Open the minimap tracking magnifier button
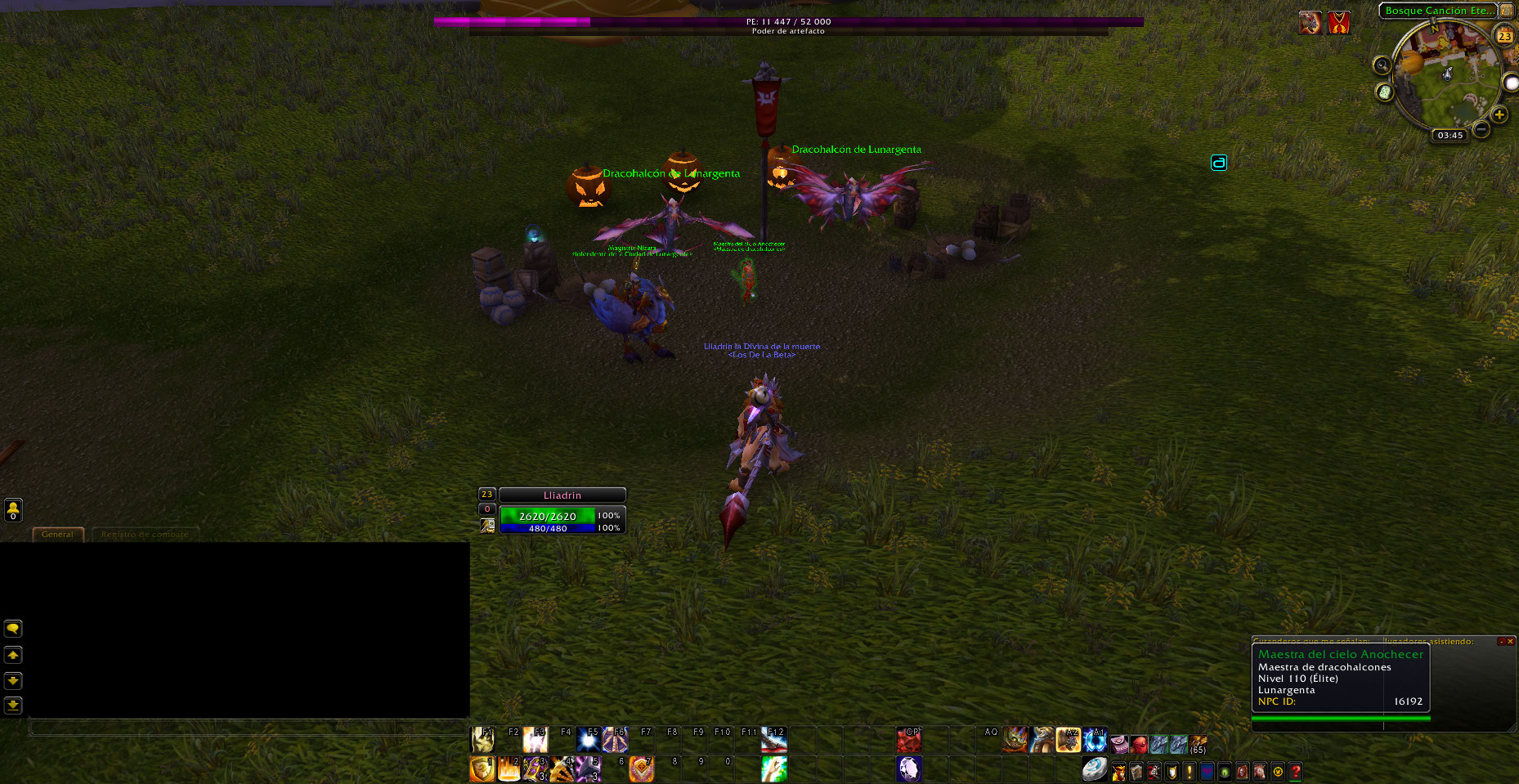The width and height of the screenshot is (1519, 784). point(1382,65)
